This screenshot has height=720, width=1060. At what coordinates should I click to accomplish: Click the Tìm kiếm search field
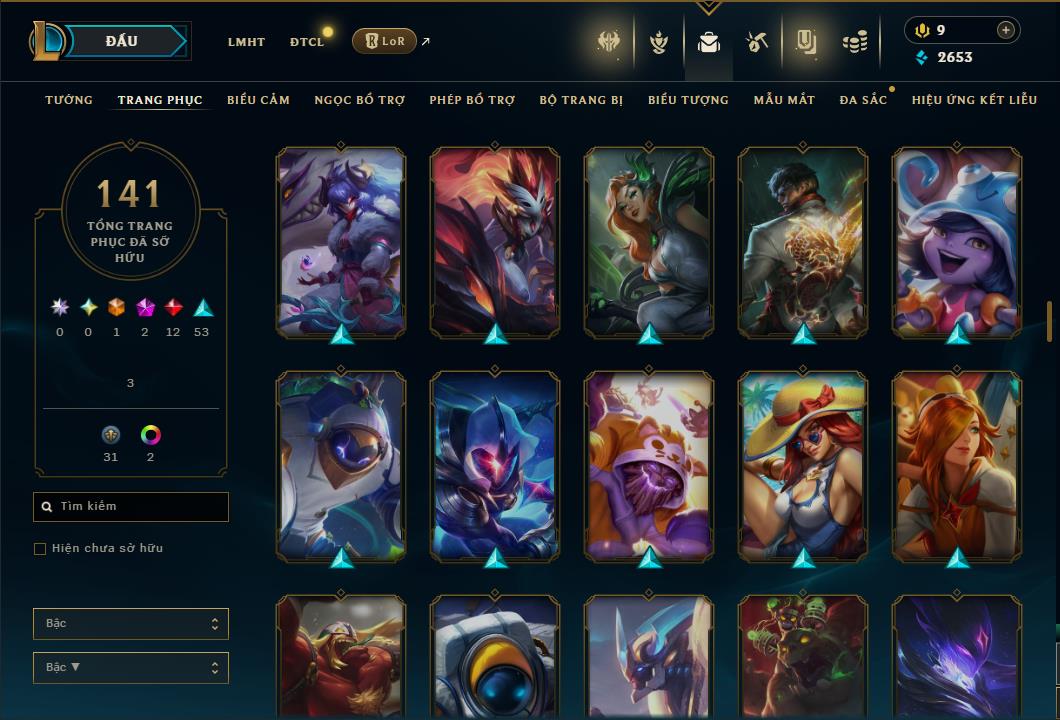pyautogui.click(x=131, y=507)
